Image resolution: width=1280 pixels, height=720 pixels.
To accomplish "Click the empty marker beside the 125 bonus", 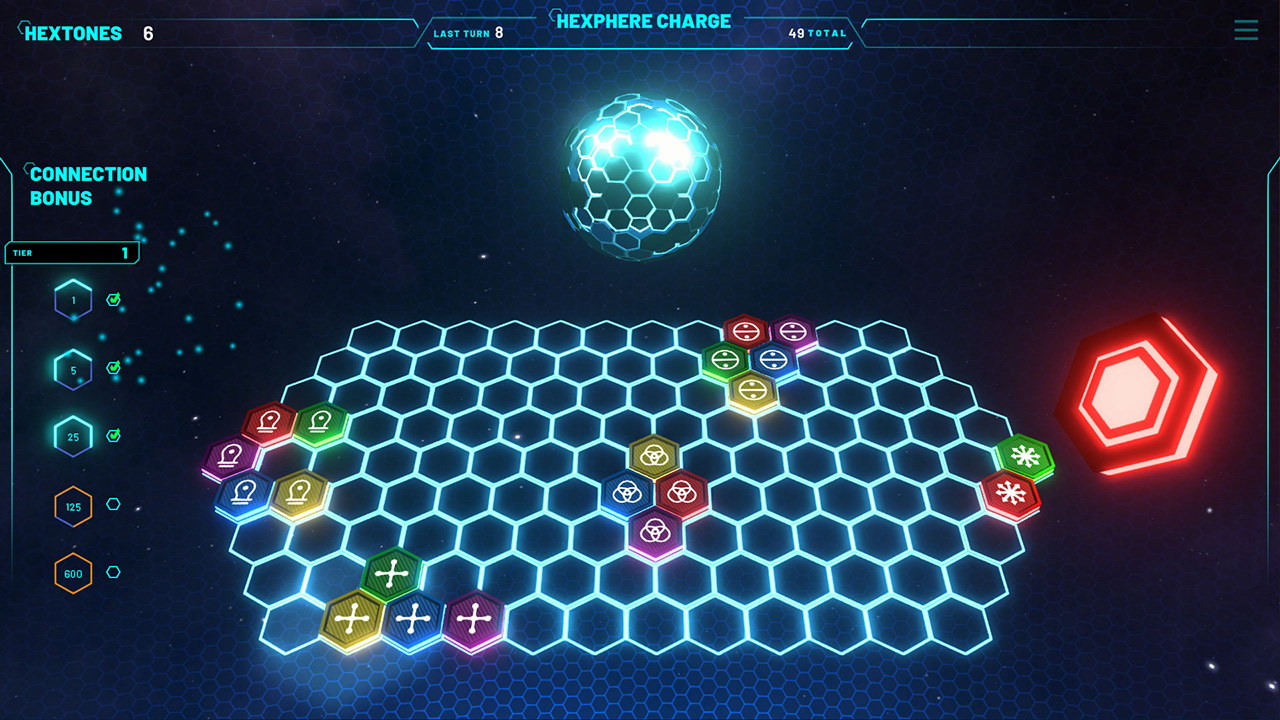I will click(x=113, y=505).
